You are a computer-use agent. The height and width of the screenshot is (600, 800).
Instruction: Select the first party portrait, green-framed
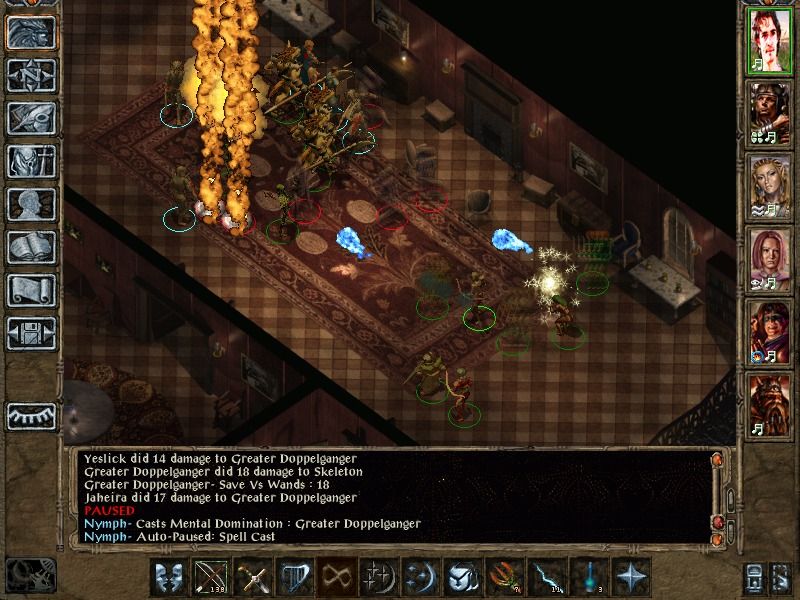coord(769,44)
